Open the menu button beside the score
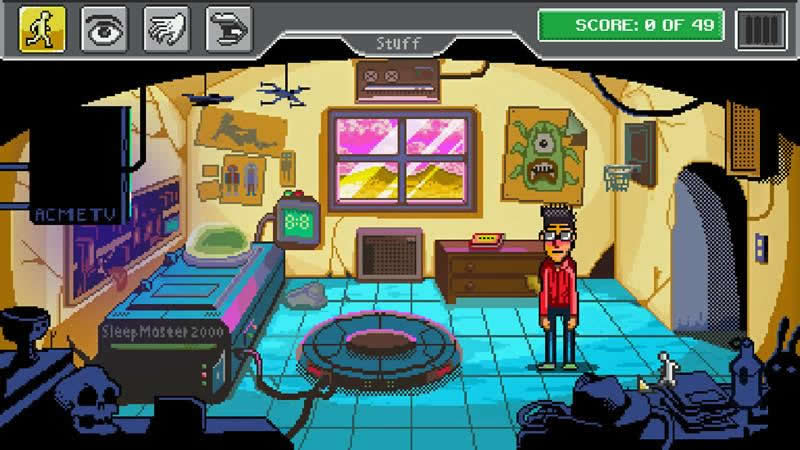The width and height of the screenshot is (800, 450). pyautogui.click(x=760, y=28)
